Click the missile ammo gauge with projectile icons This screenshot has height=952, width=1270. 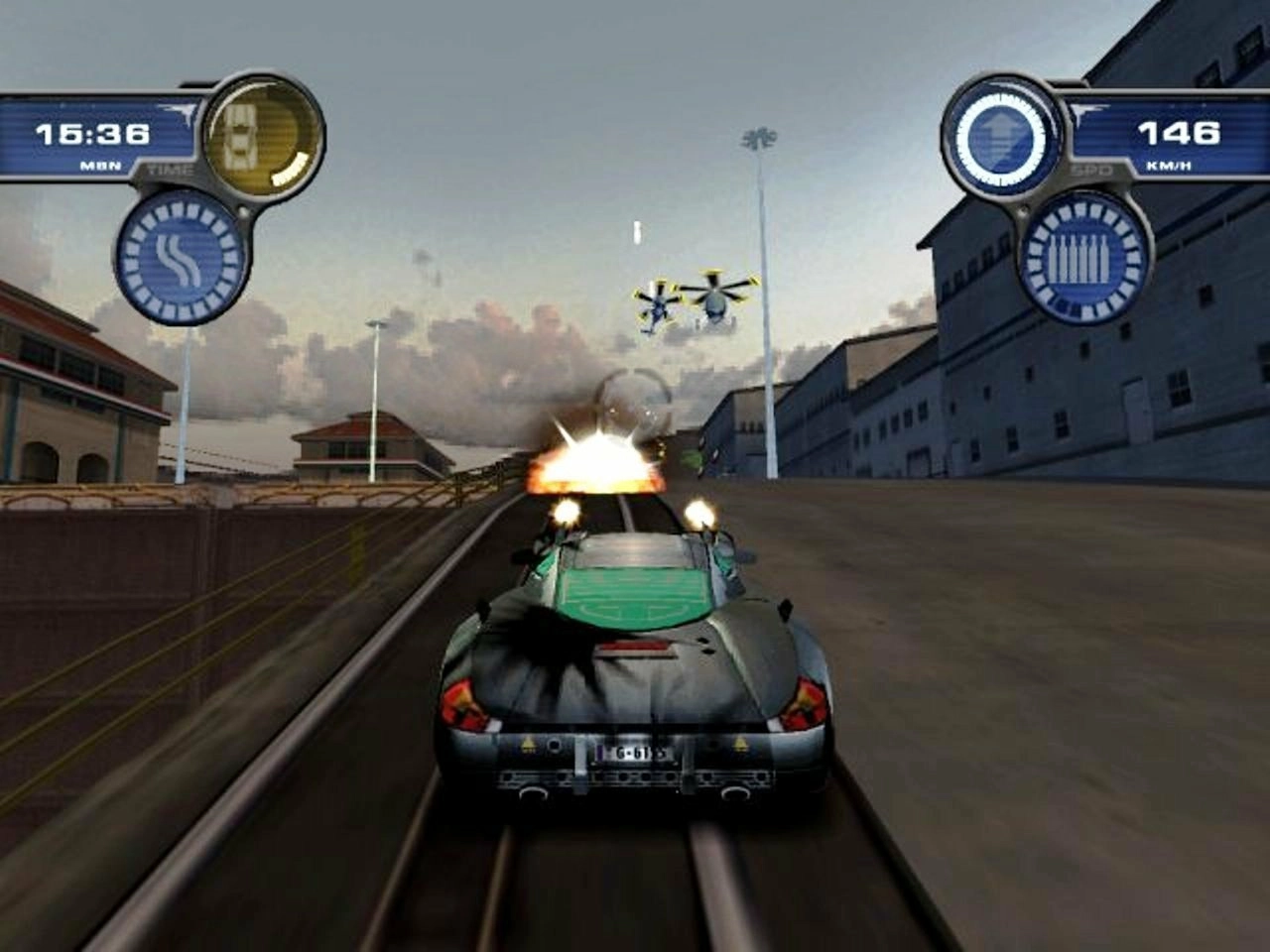point(1079,260)
